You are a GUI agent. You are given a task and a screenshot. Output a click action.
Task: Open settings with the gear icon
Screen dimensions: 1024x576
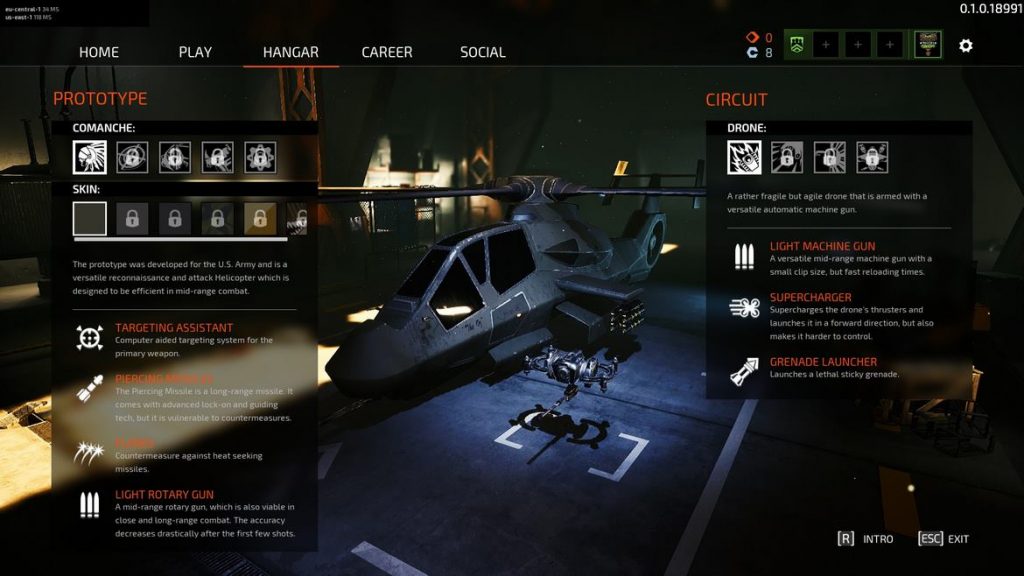(x=965, y=46)
